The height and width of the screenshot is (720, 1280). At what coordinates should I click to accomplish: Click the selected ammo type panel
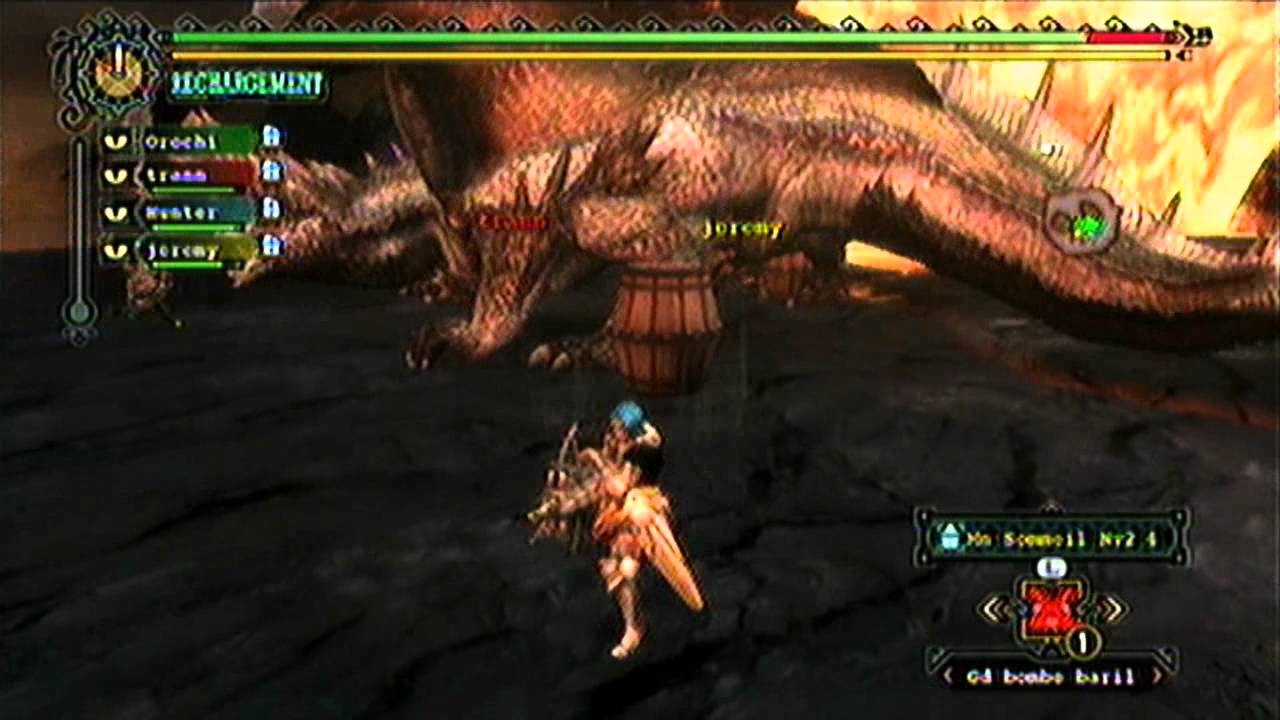(1052, 538)
